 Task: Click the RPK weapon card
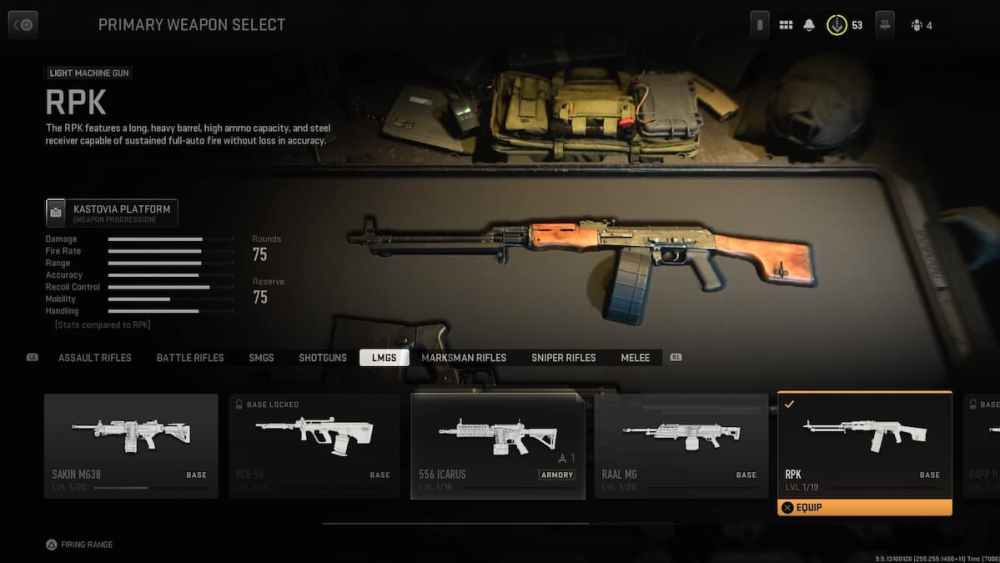coord(865,440)
